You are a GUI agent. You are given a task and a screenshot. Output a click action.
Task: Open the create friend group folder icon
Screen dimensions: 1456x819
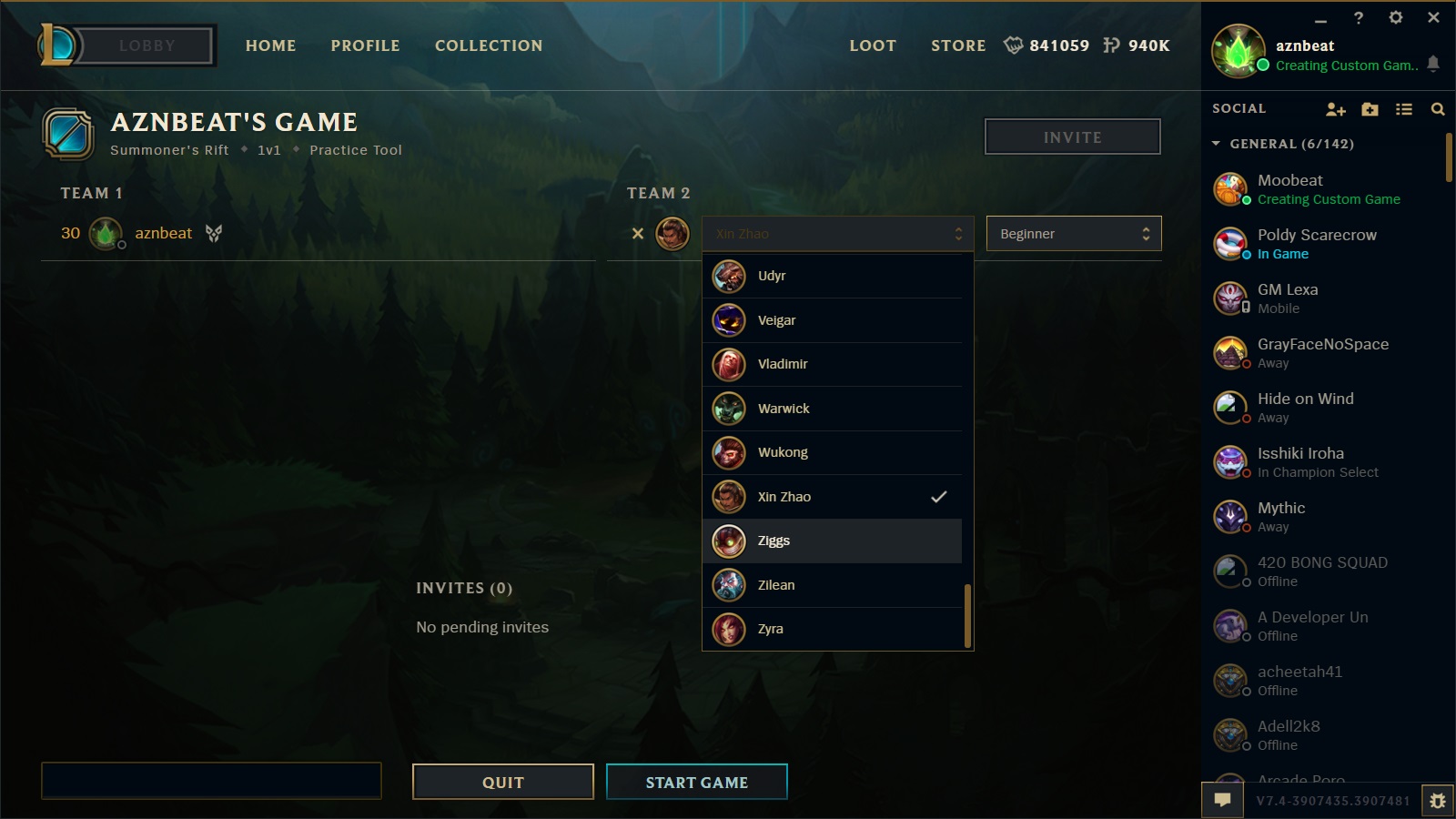(x=1370, y=108)
